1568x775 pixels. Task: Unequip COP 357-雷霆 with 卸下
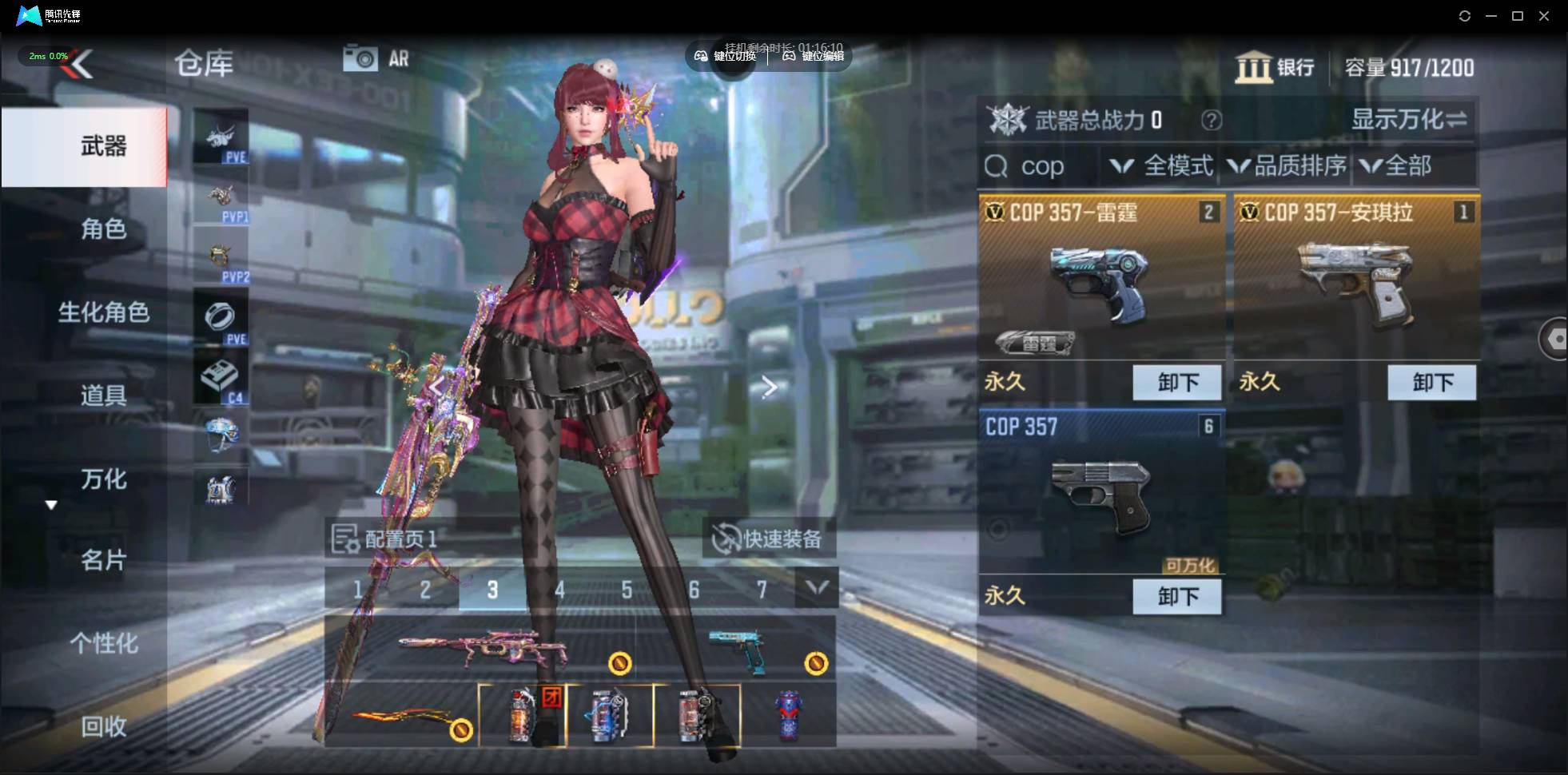click(x=1177, y=383)
